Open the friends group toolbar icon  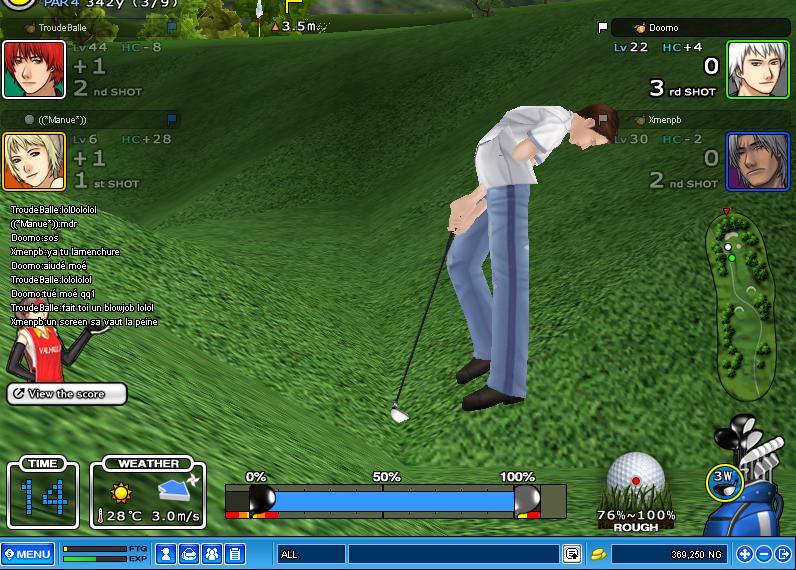pos(212,553)
